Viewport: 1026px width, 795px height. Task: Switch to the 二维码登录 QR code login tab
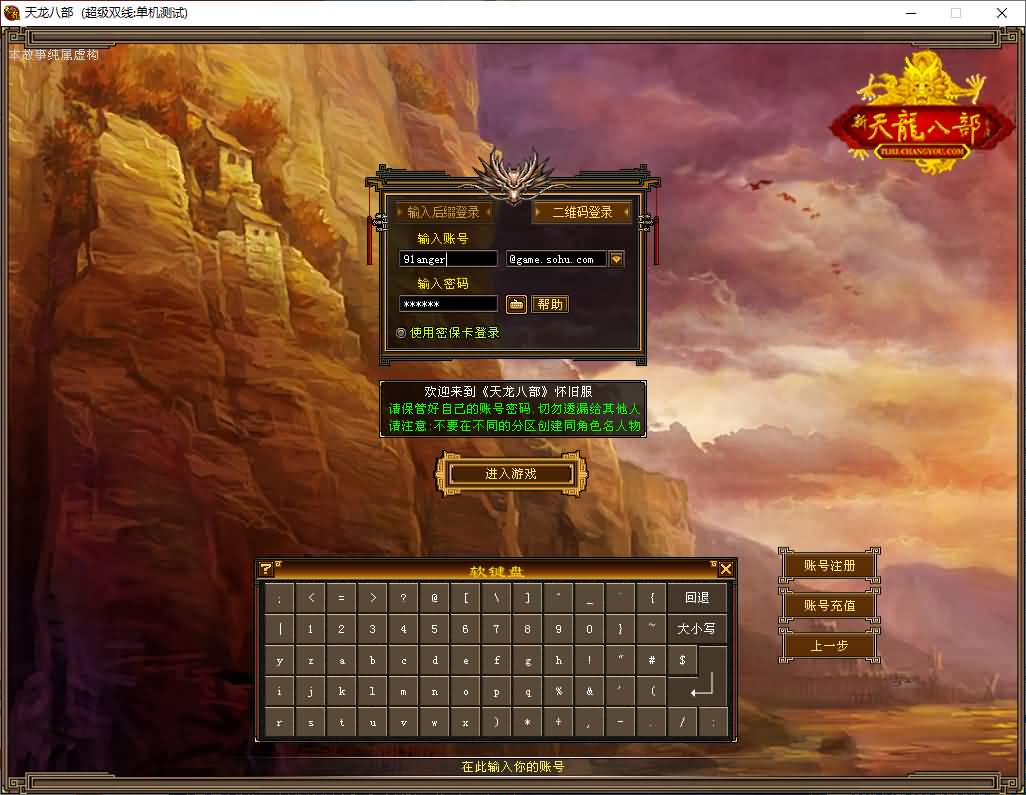pos(582,212)
